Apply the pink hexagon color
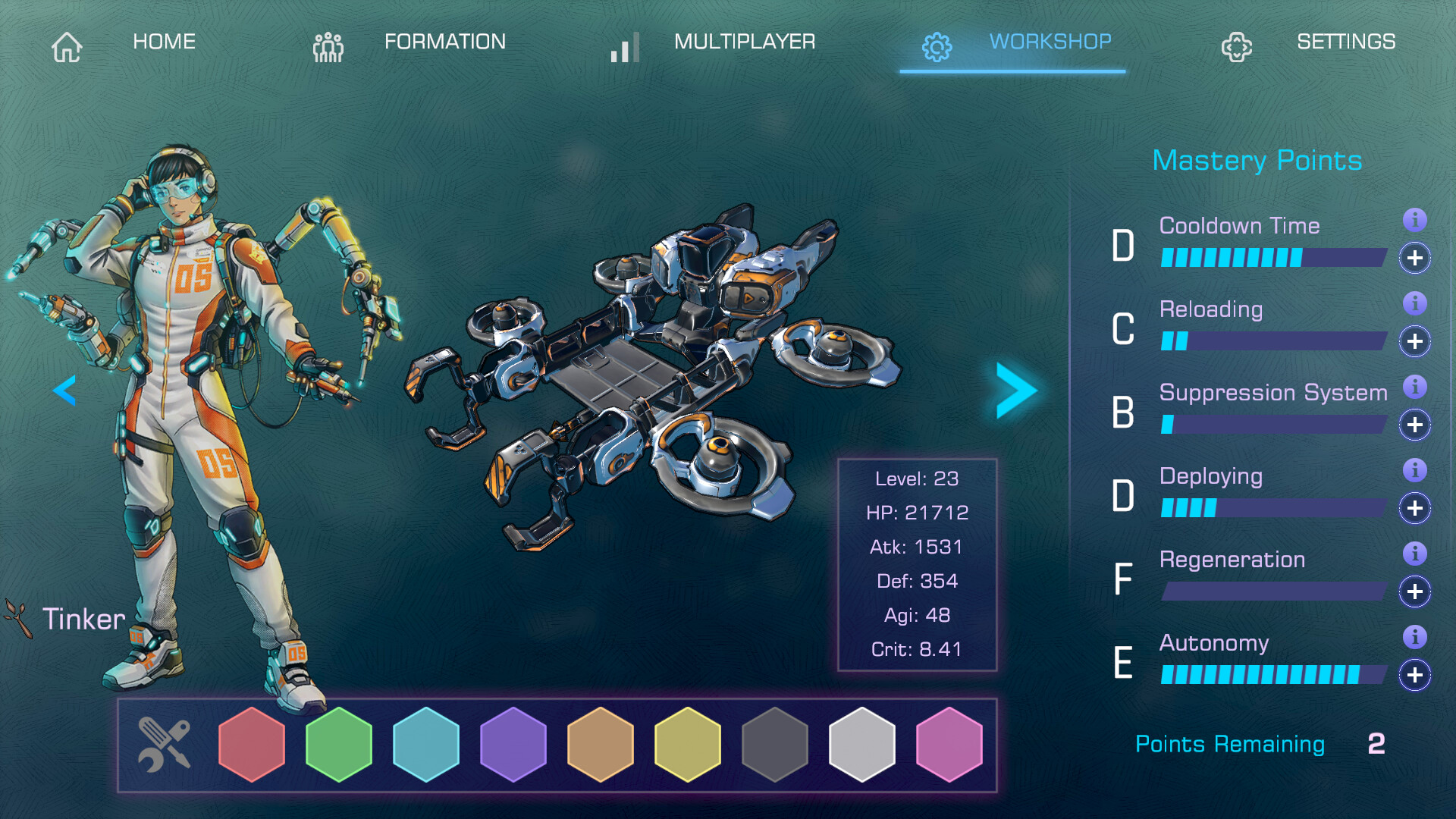This screenshot has width=1456, height=819. (x=949, y=745)
